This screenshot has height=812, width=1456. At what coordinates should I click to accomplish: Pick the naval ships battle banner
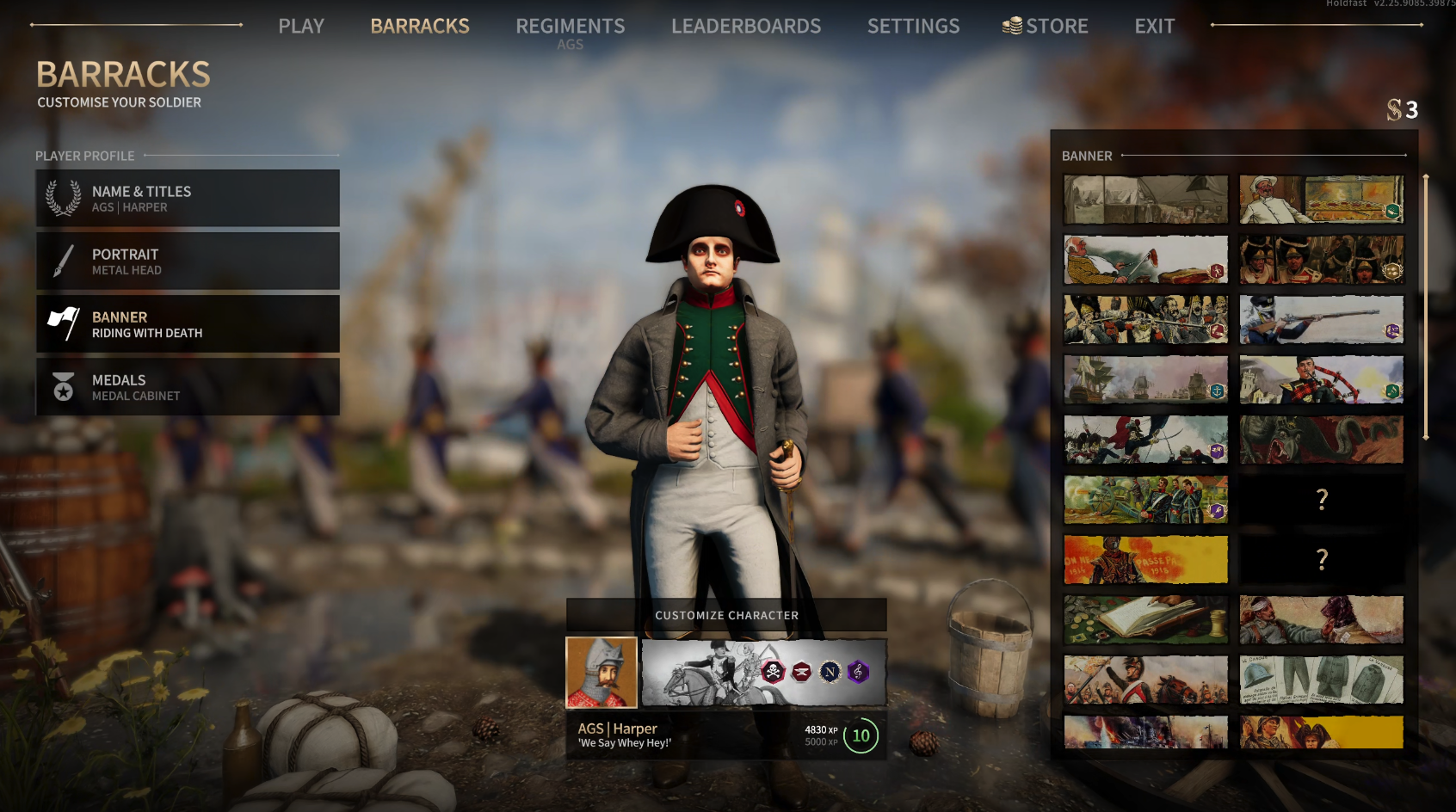tap(1145, 380)
